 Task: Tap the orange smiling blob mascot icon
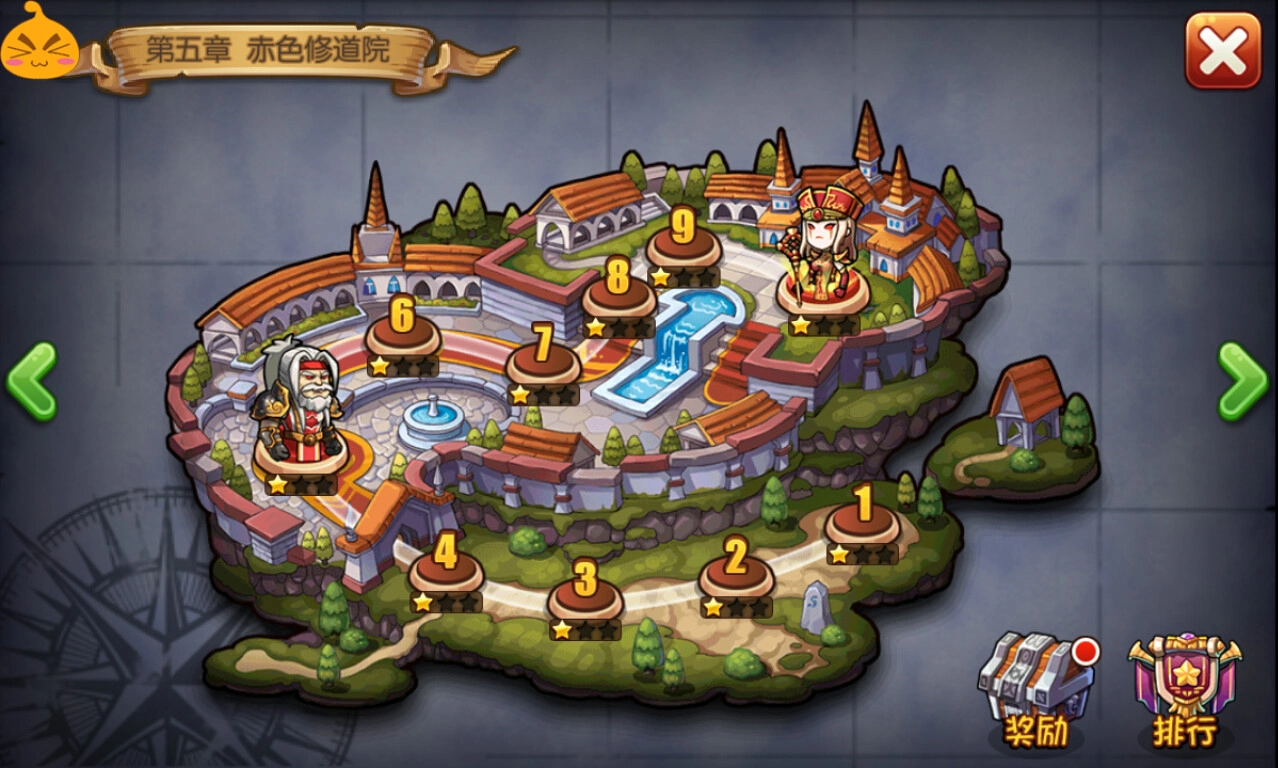38,42
